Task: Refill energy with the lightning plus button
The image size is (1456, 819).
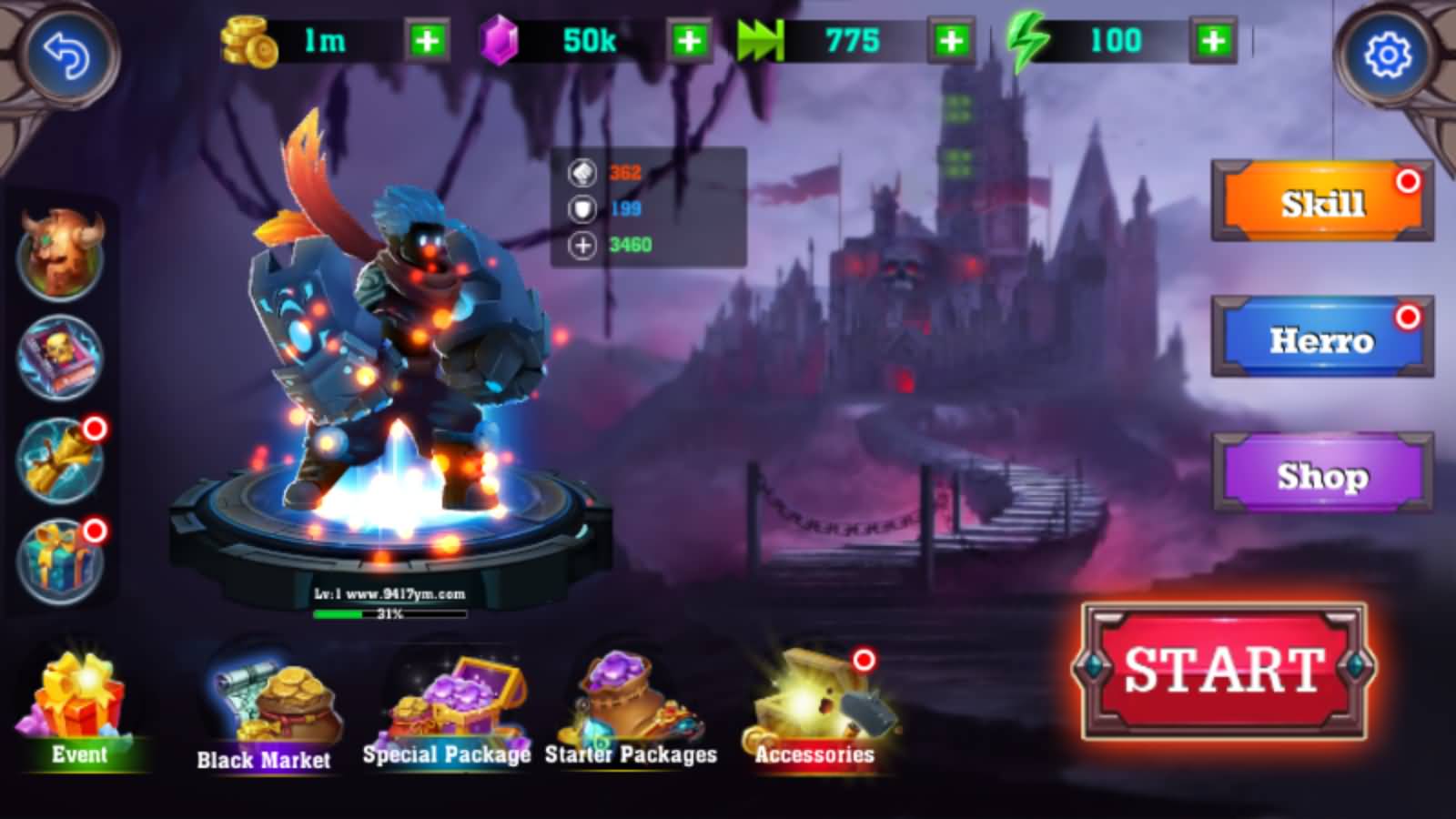Action: tap(1212, 41)
